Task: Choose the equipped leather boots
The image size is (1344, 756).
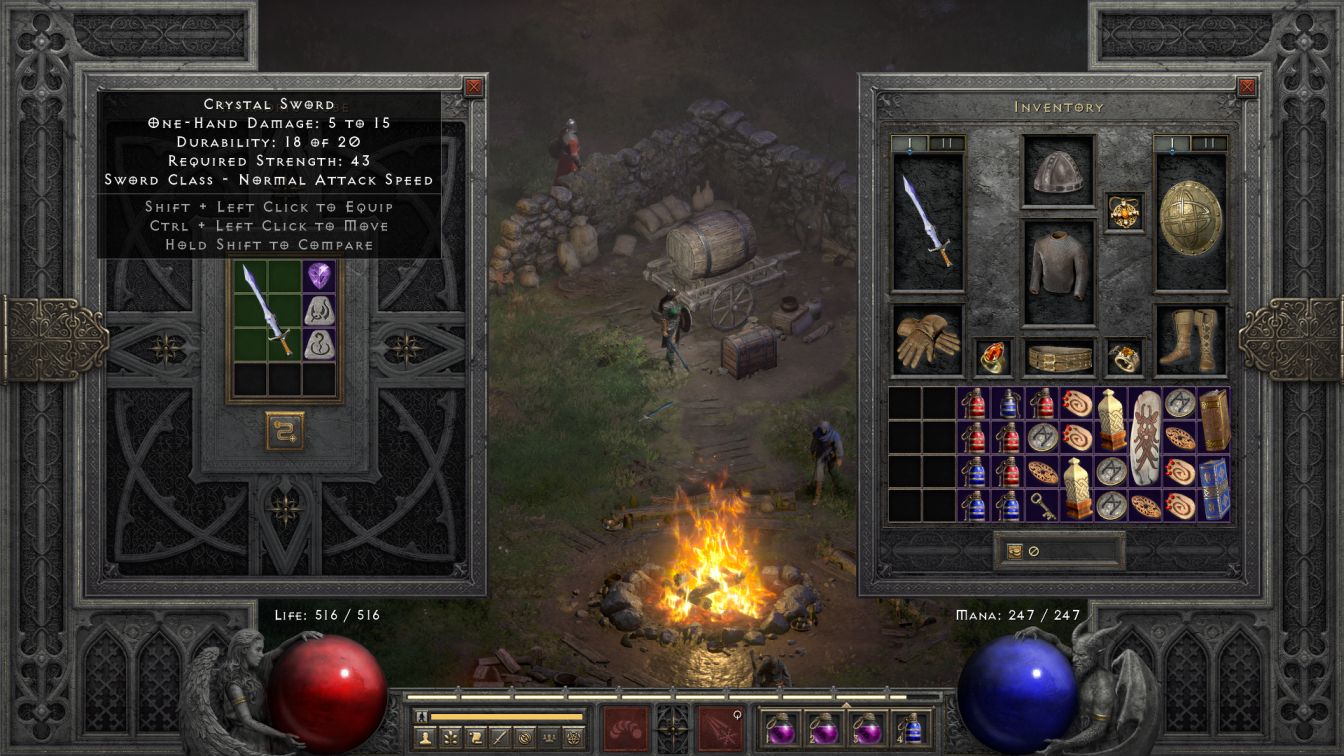Action: point(1191,340)
